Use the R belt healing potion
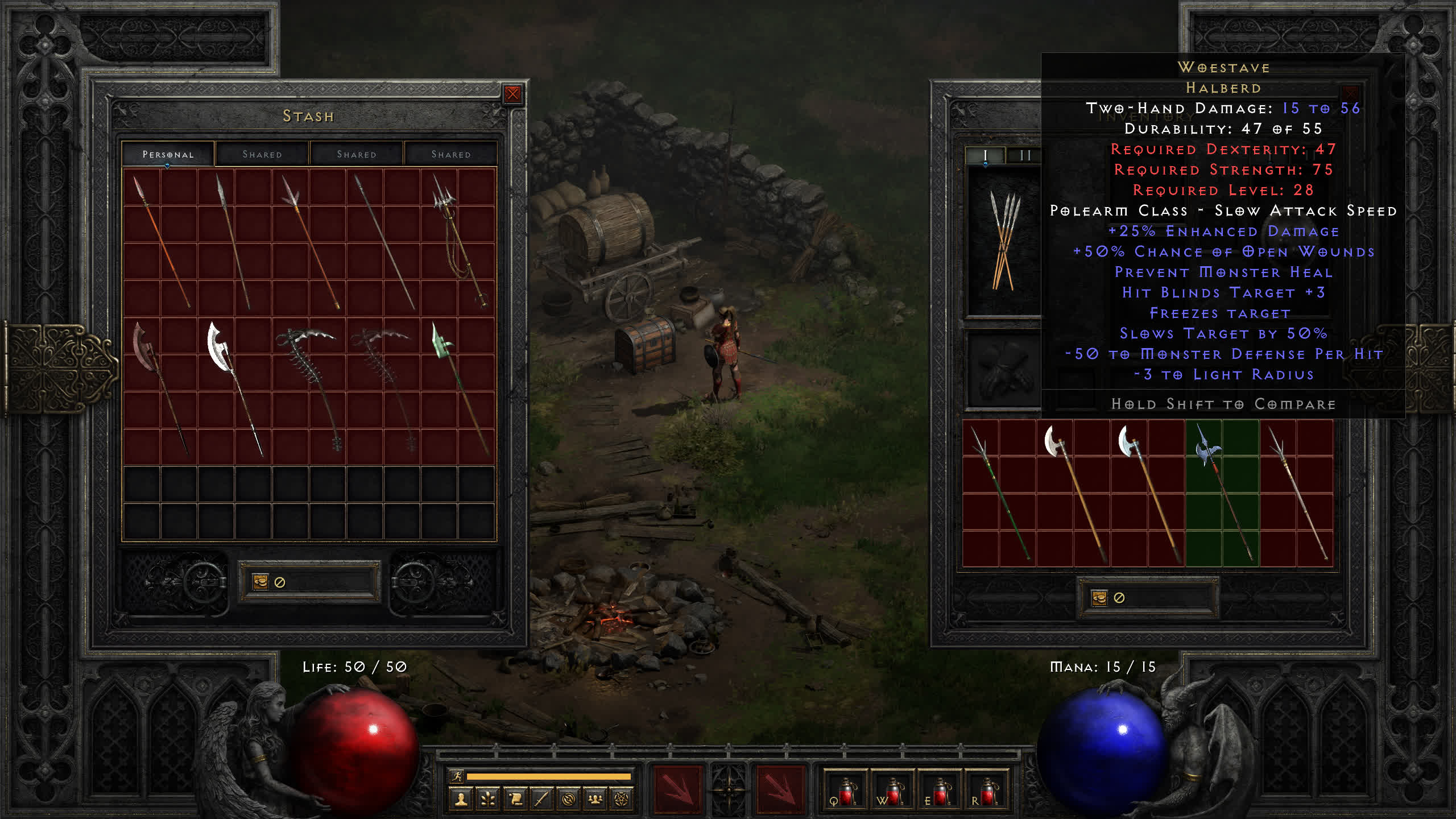1456x819 pixels. (986, 791)
